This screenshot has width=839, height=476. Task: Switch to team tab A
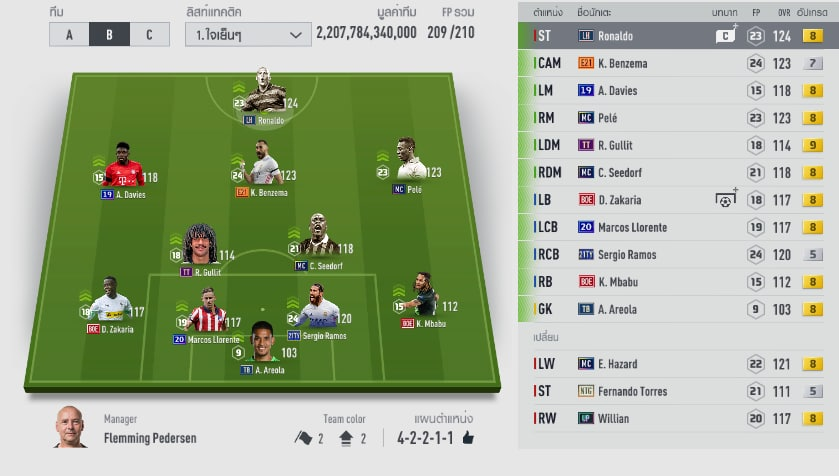(x=69, y=34)
